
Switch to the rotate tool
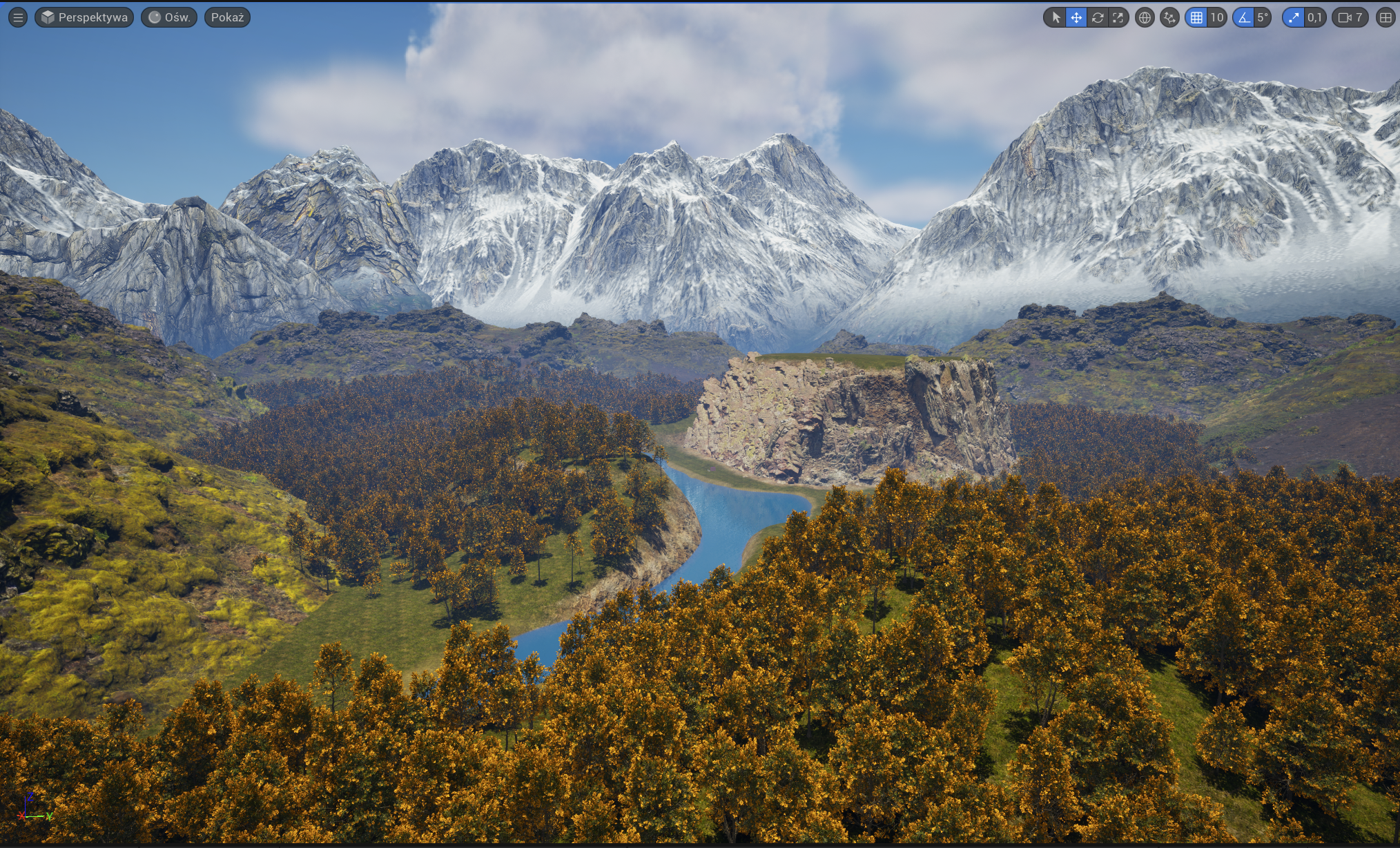coord(1097,17)
